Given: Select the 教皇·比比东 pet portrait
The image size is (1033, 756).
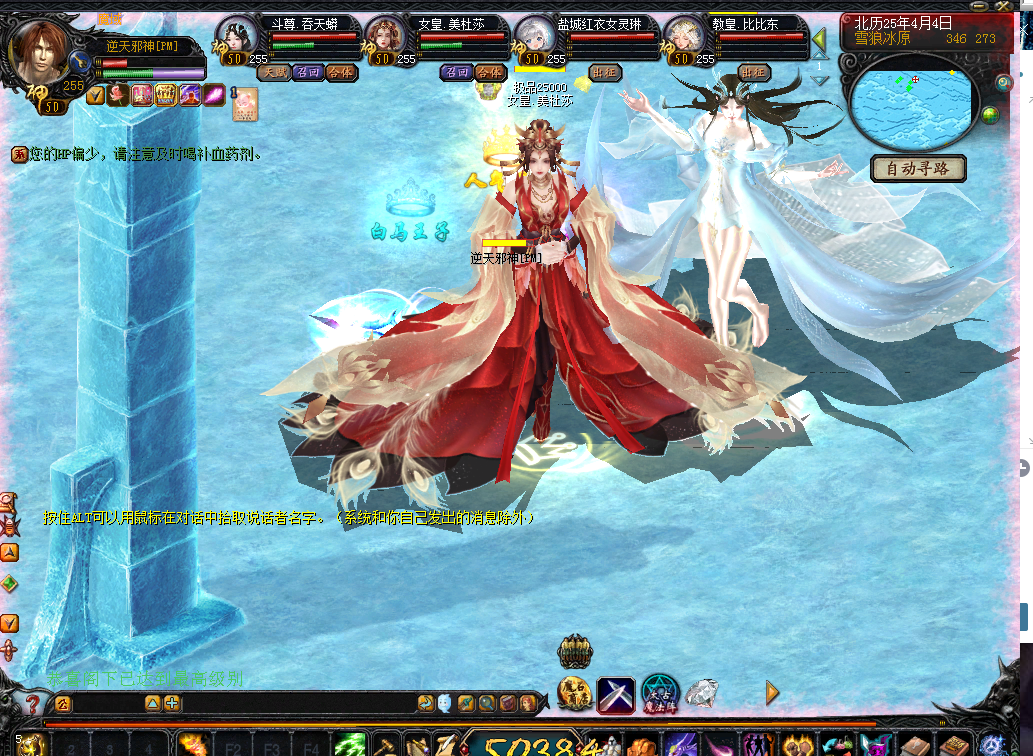Looking at the screenshot, I should coord(685,40).
